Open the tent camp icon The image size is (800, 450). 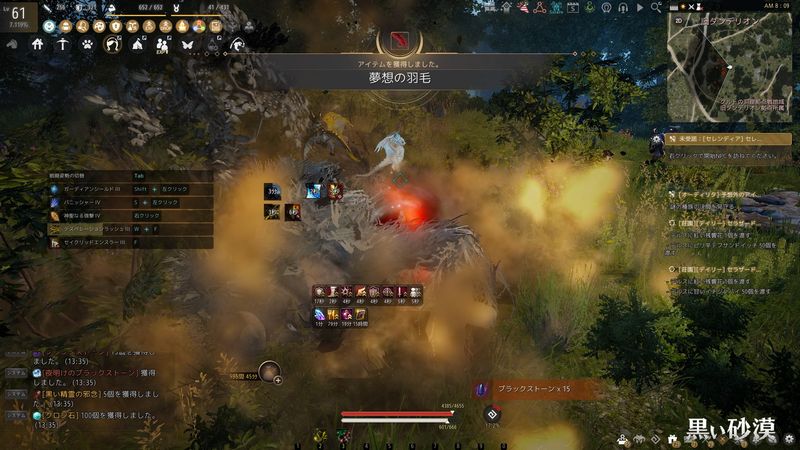pyautogui.click(x=137, y=45)
